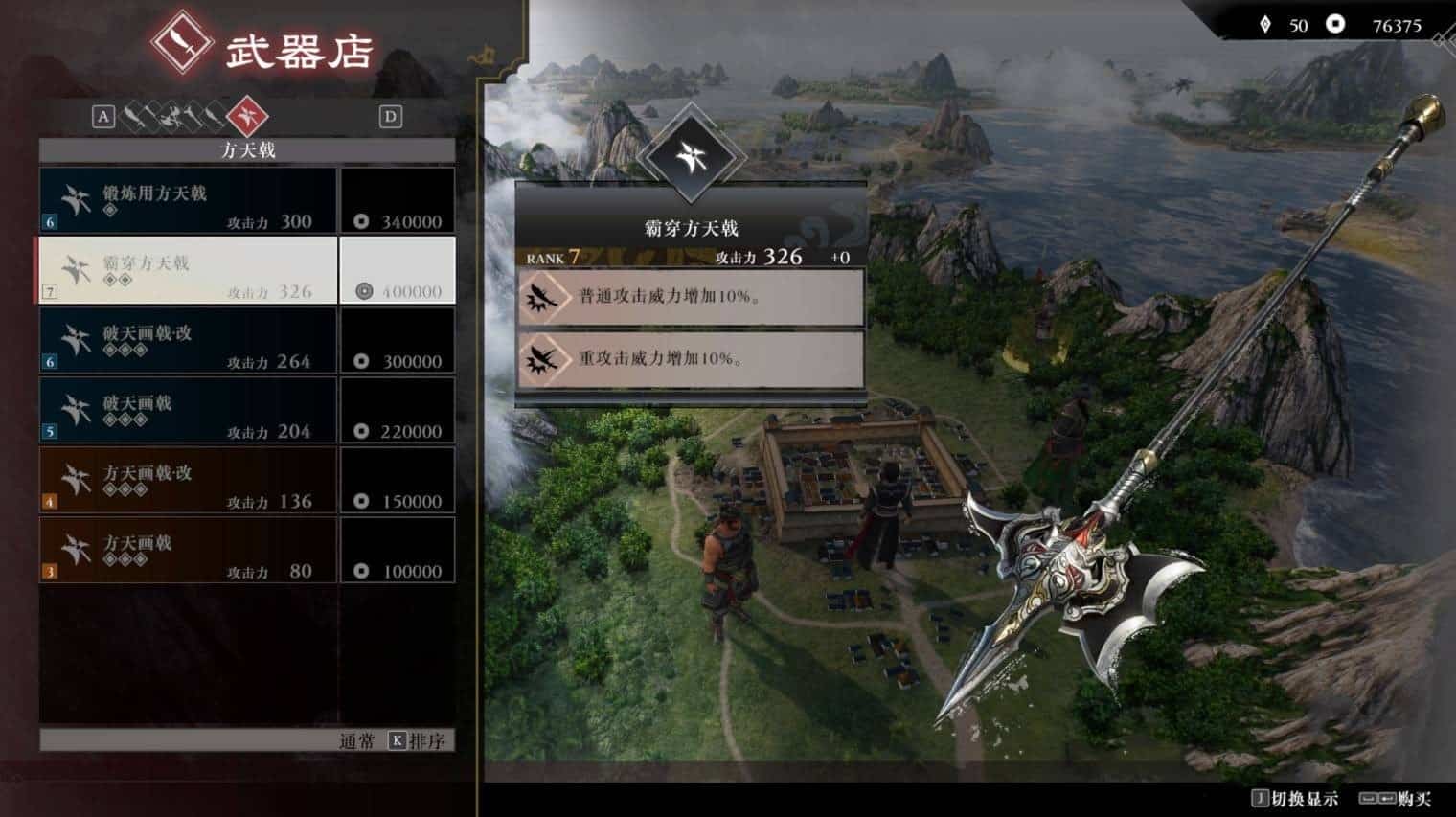Select the 重攻击威力增加10% effect row

click(691, 359)
